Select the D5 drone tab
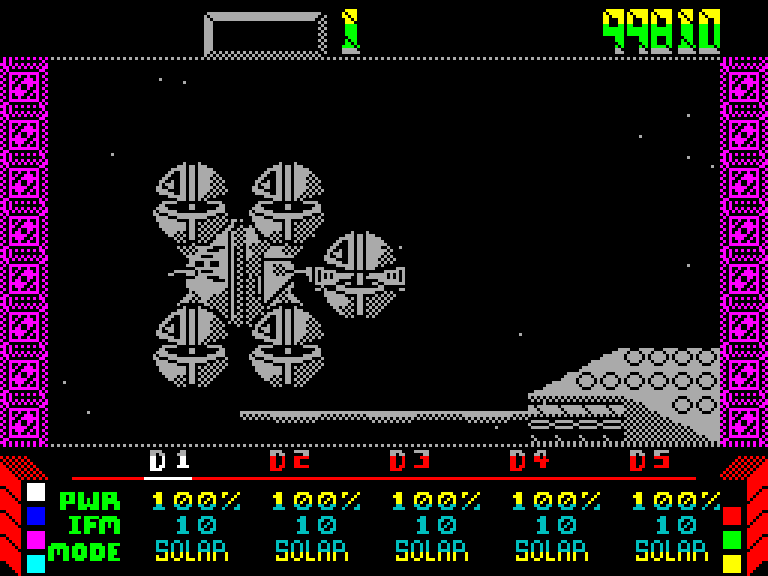 649,461
